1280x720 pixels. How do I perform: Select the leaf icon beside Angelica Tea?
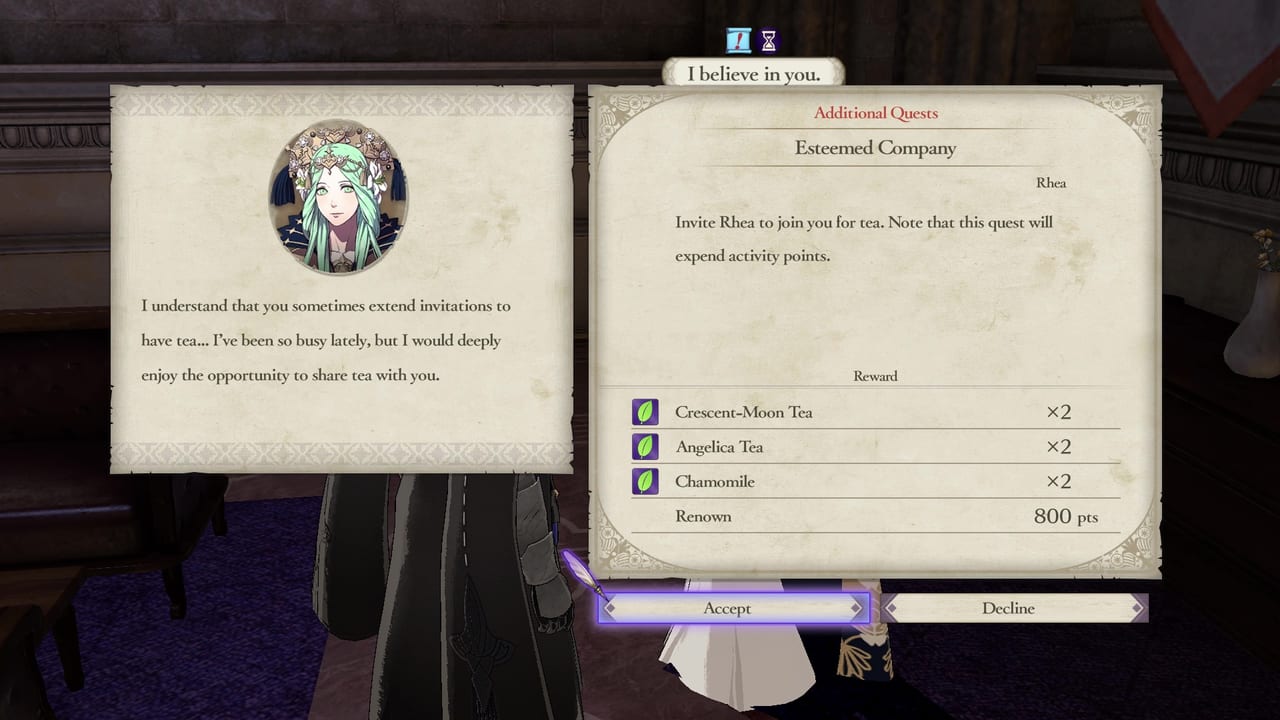645,446
